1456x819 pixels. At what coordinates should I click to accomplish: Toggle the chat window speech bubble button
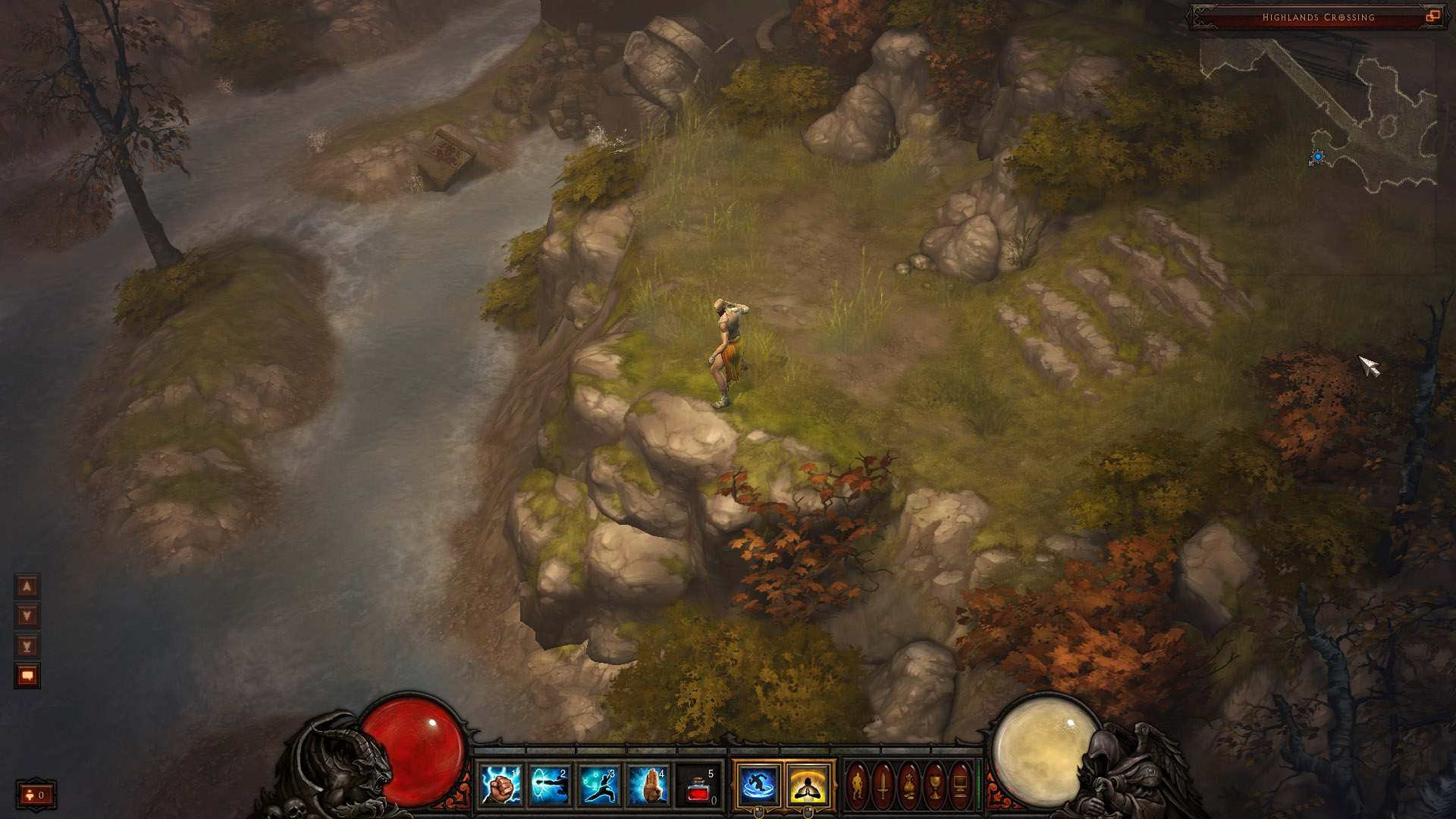(x=27, y=676)
